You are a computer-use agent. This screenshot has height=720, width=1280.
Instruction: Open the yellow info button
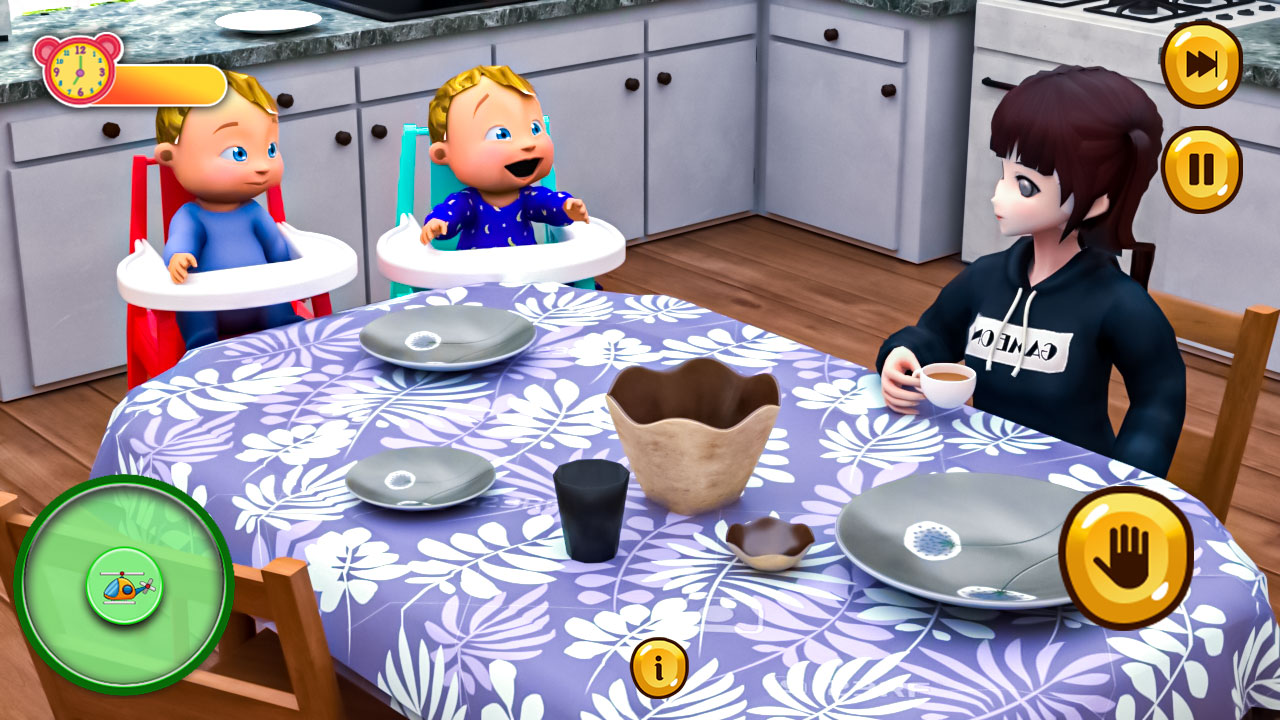tap(659, 667)
